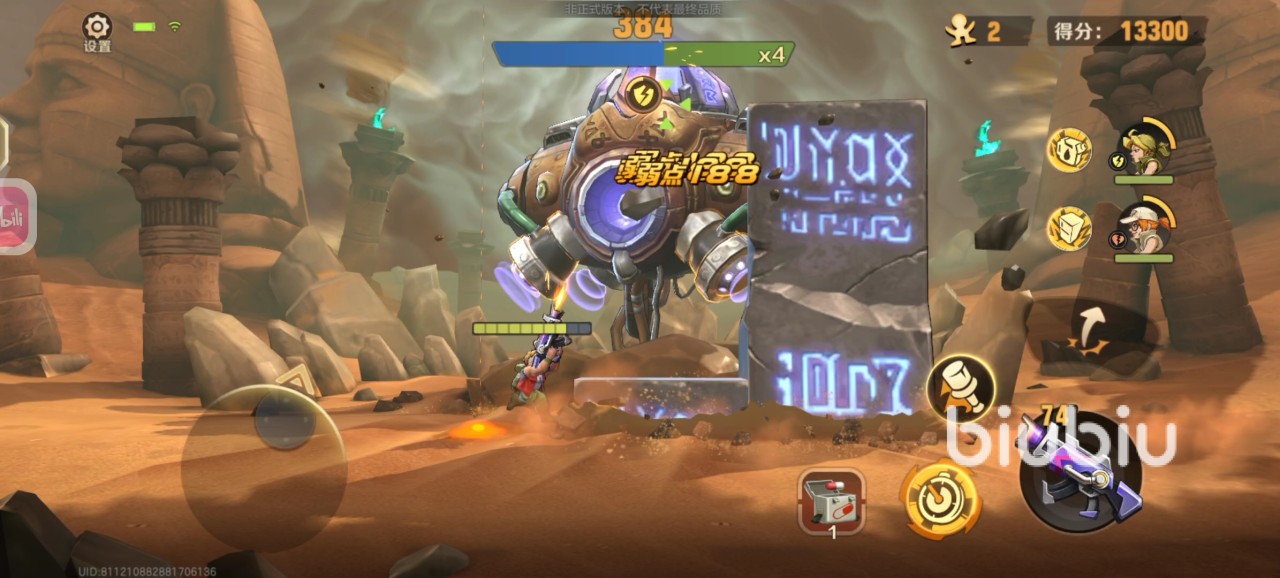1280x578 pixels.
Task: Use the red medkit supply item
Action: tap(831, 500)
